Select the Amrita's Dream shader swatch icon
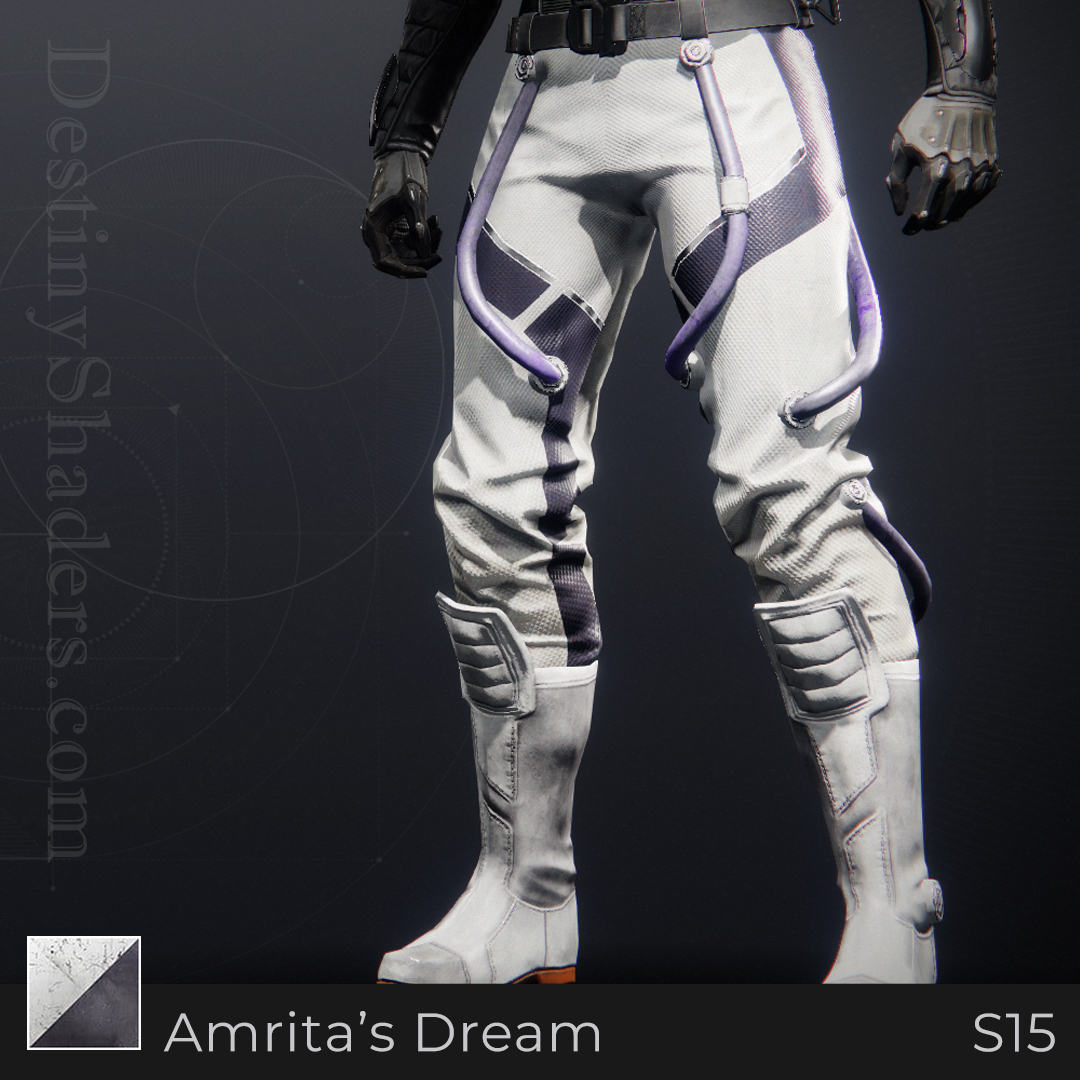1080x1080 pixels. 84,992
